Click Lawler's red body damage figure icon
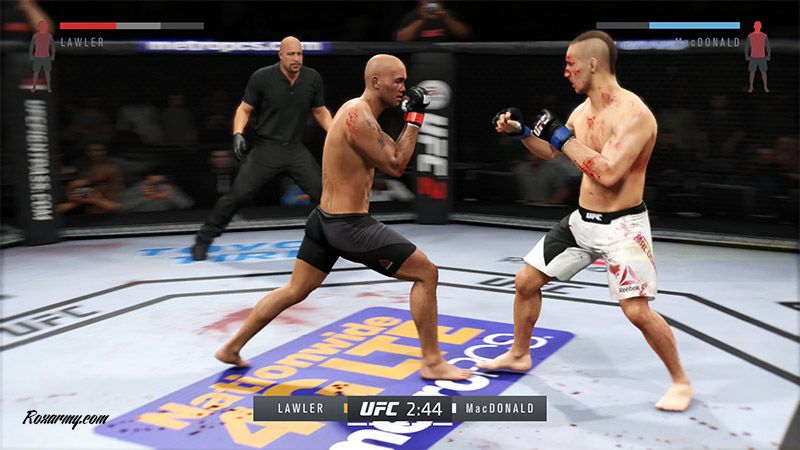800x450 pixels. 42,54
